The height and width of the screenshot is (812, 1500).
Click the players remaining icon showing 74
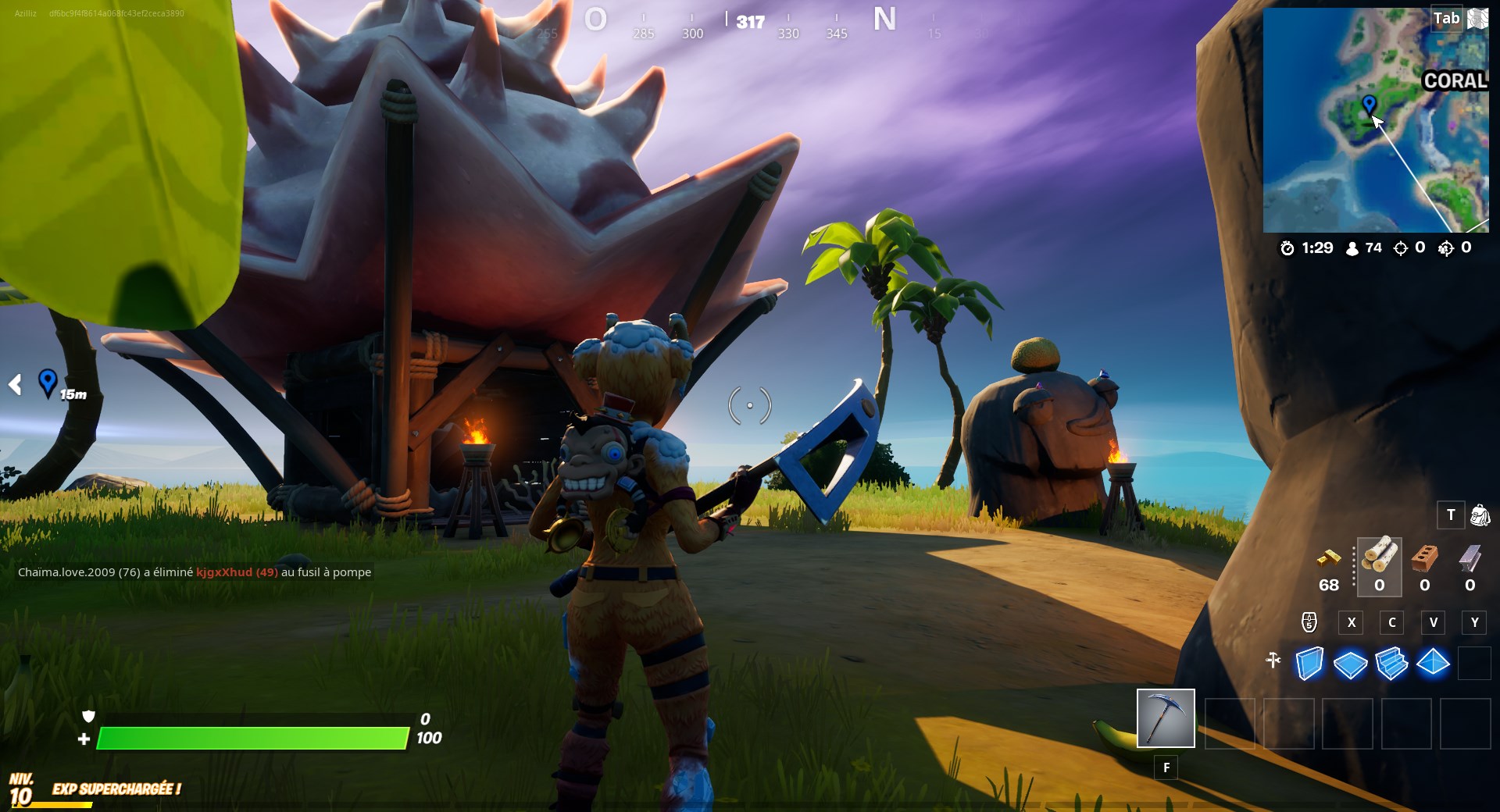tap(1351, 248)
